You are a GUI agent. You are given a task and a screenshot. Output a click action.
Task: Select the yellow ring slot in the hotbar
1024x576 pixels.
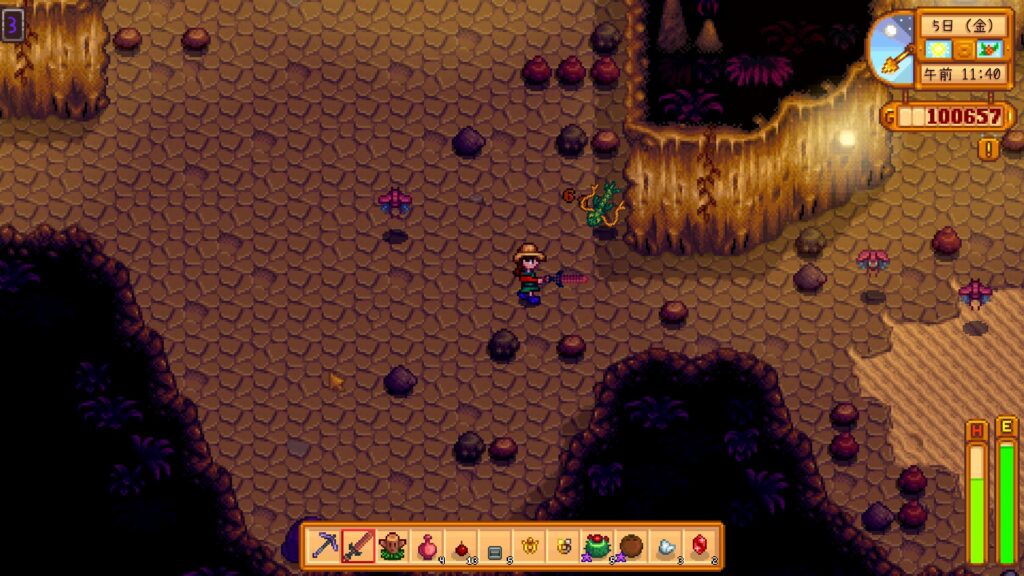(563, 546)
